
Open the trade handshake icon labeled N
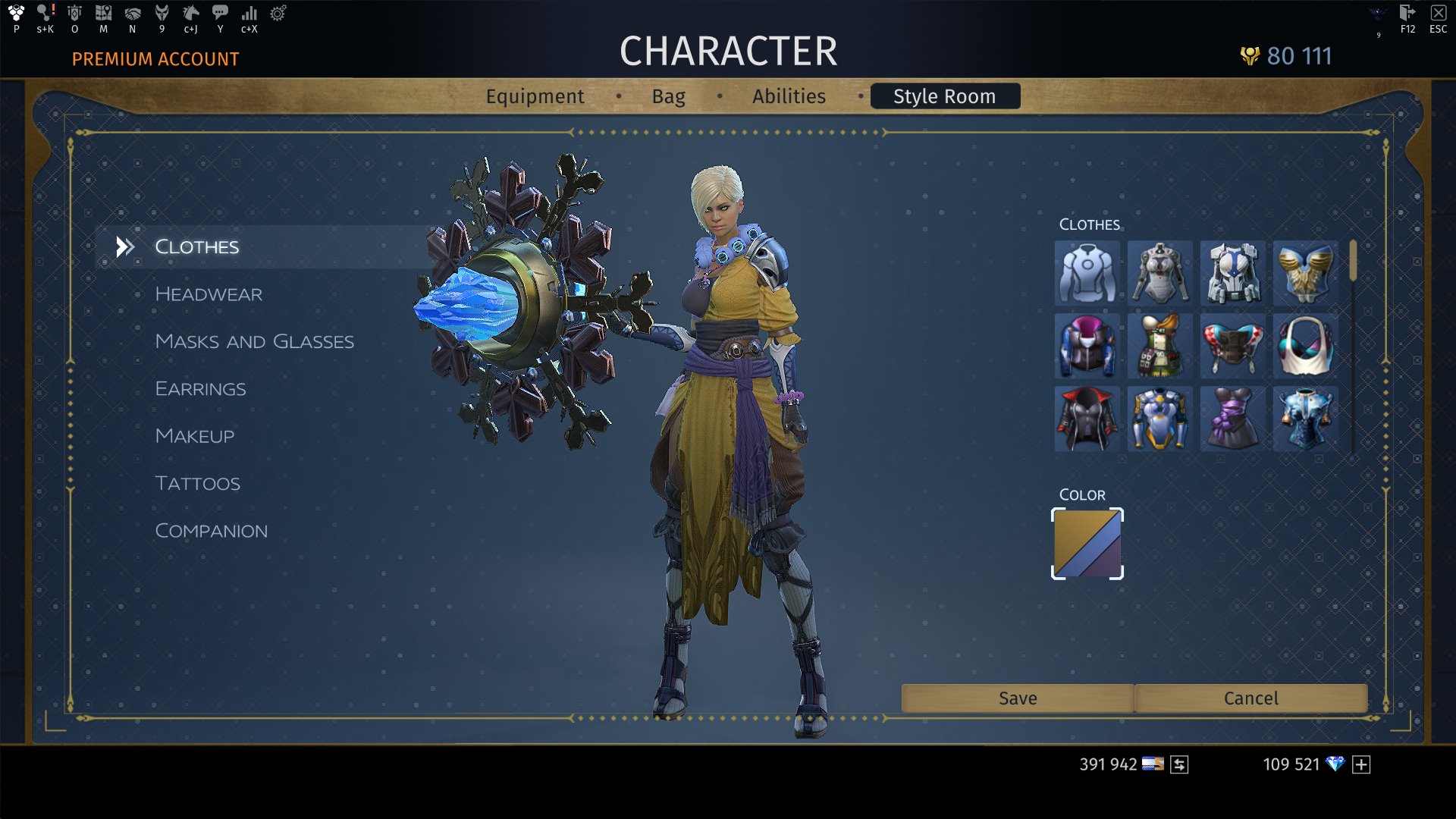(133, 15)
